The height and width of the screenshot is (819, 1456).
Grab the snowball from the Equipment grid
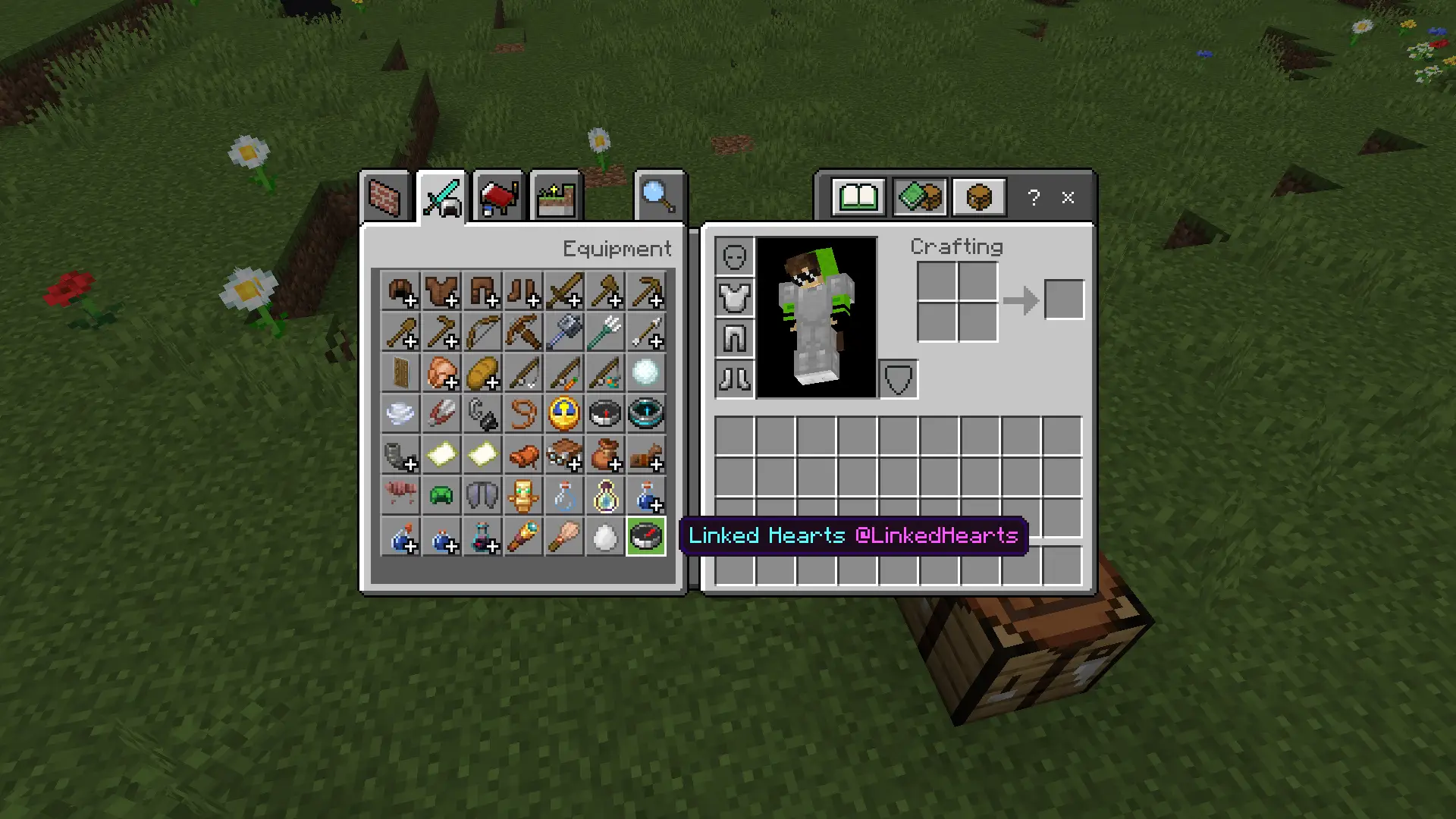(x=646, y=373)
